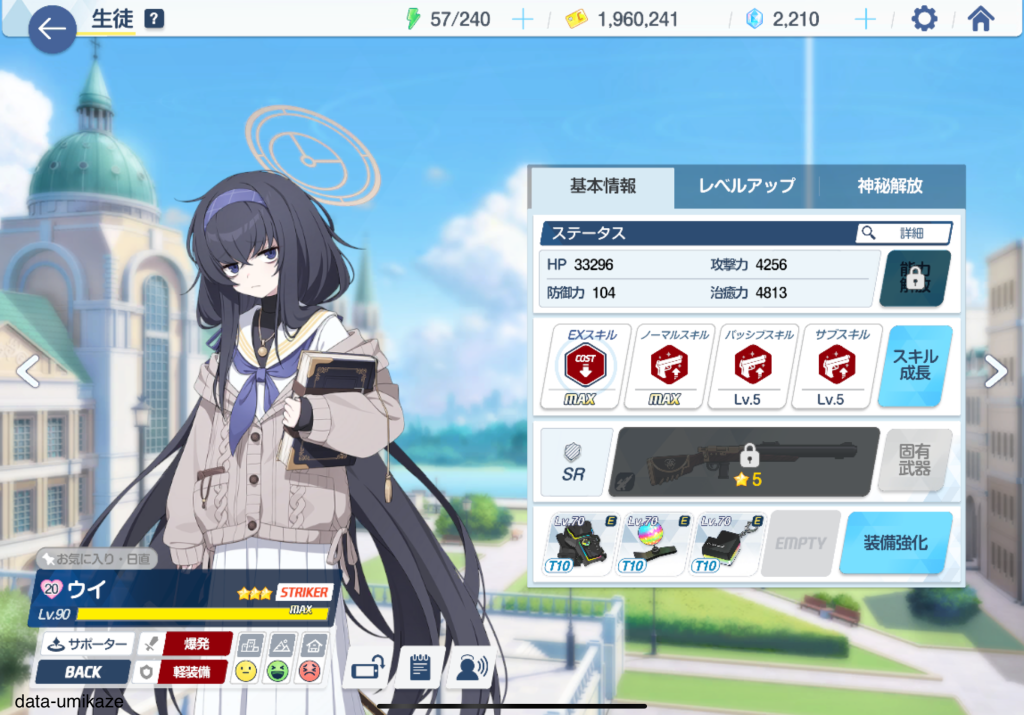Open the settings gear icon

(924, 19)
